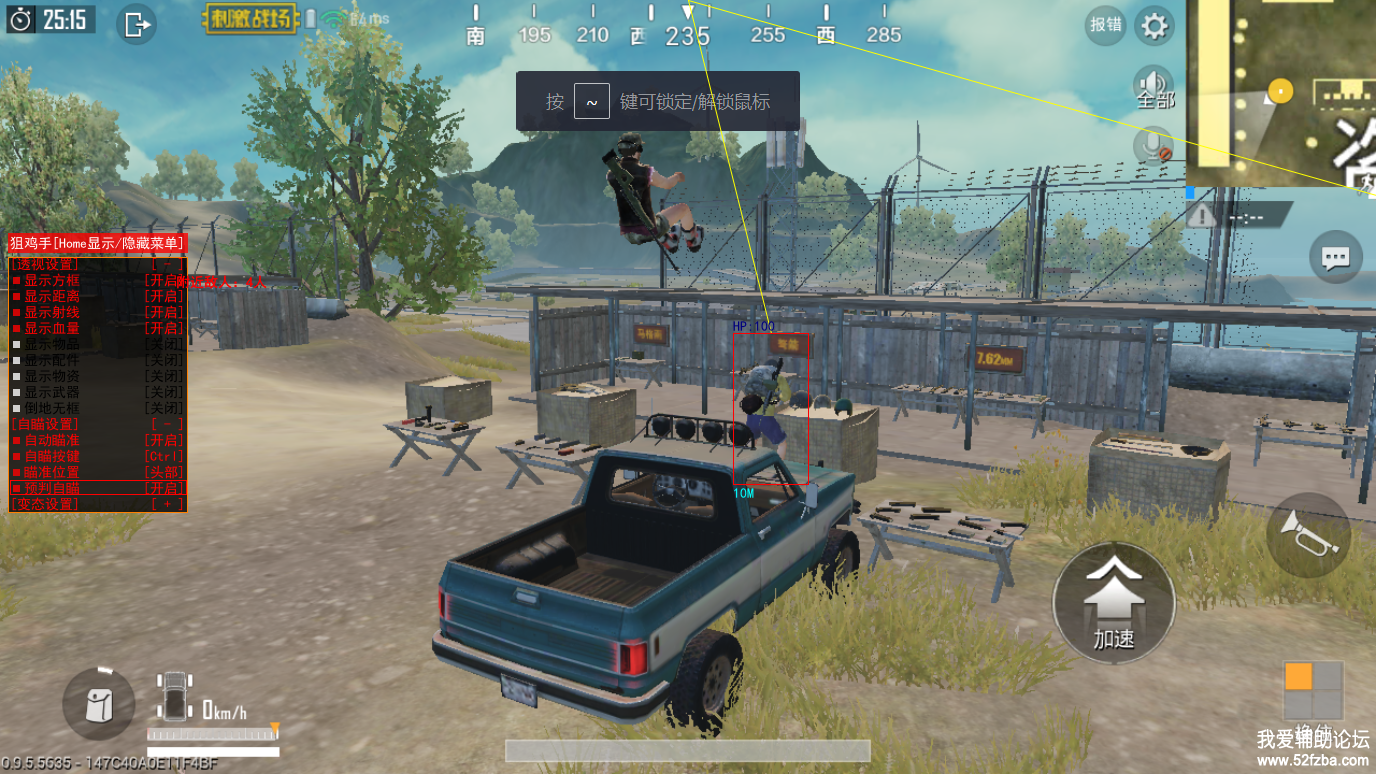The width and height of the screenshot is (1376, 774).
Task: Exit the vehicle with the door icon
Action: coord(137,24)
